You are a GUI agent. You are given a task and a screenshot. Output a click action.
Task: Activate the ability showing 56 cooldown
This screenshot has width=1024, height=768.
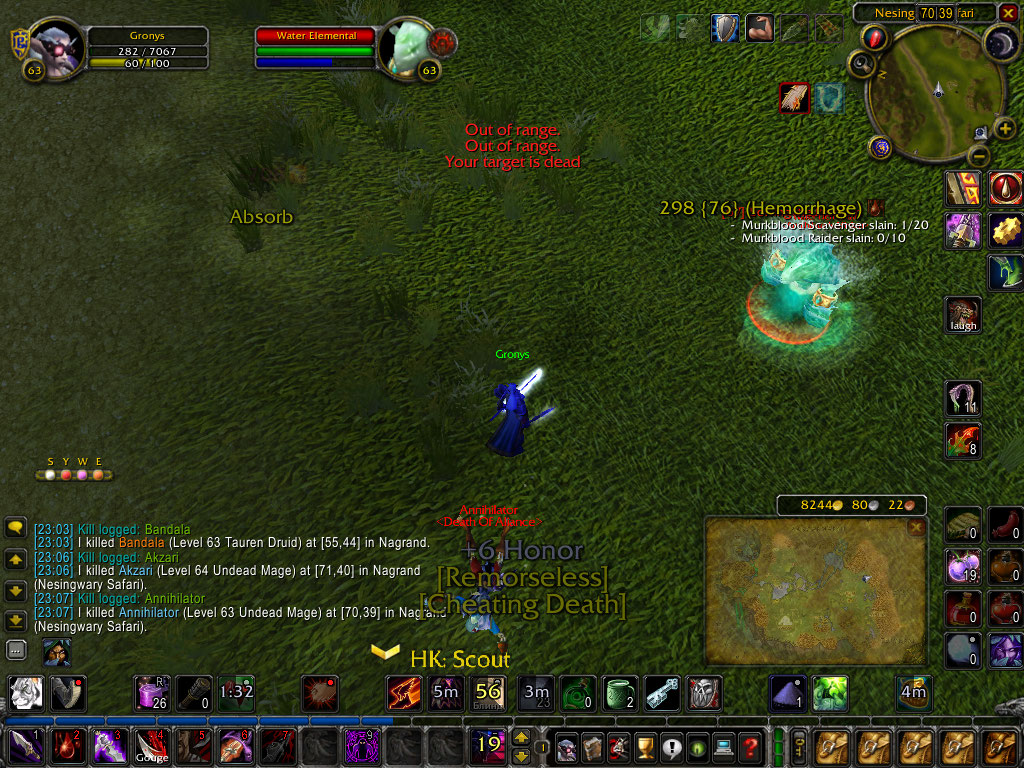(488, 692)
